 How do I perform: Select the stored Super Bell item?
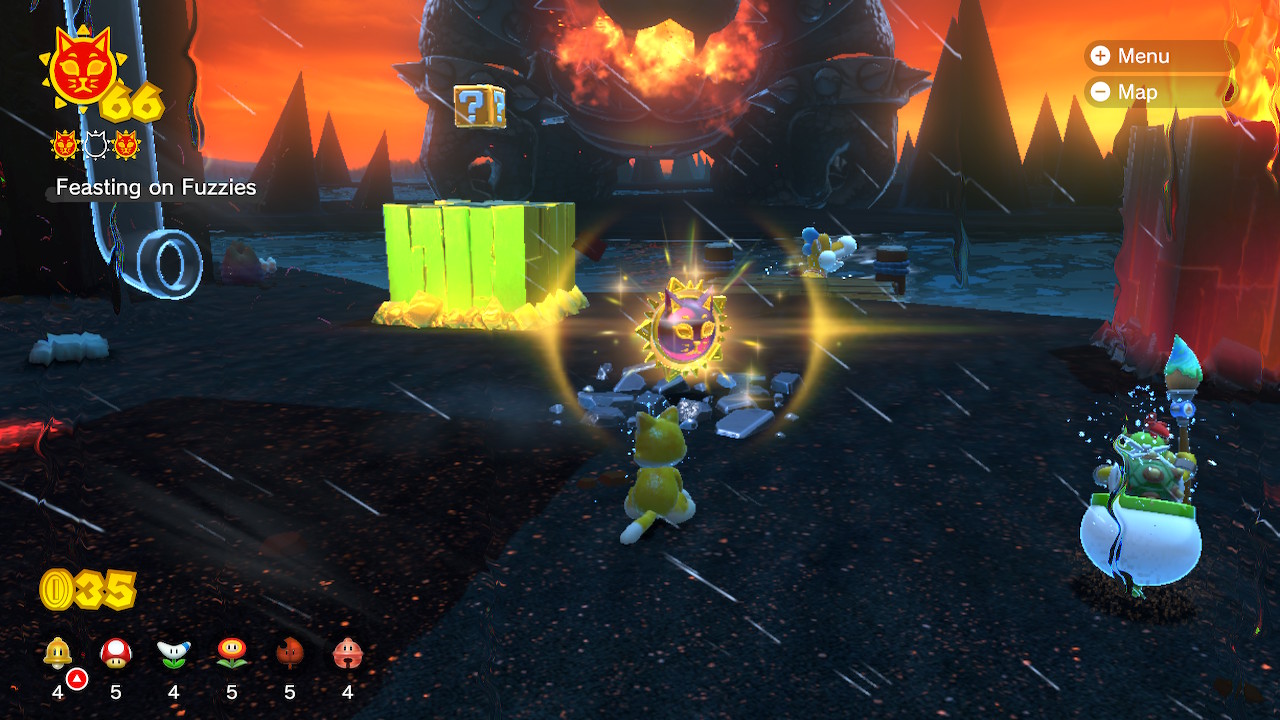tap(58, 654)
